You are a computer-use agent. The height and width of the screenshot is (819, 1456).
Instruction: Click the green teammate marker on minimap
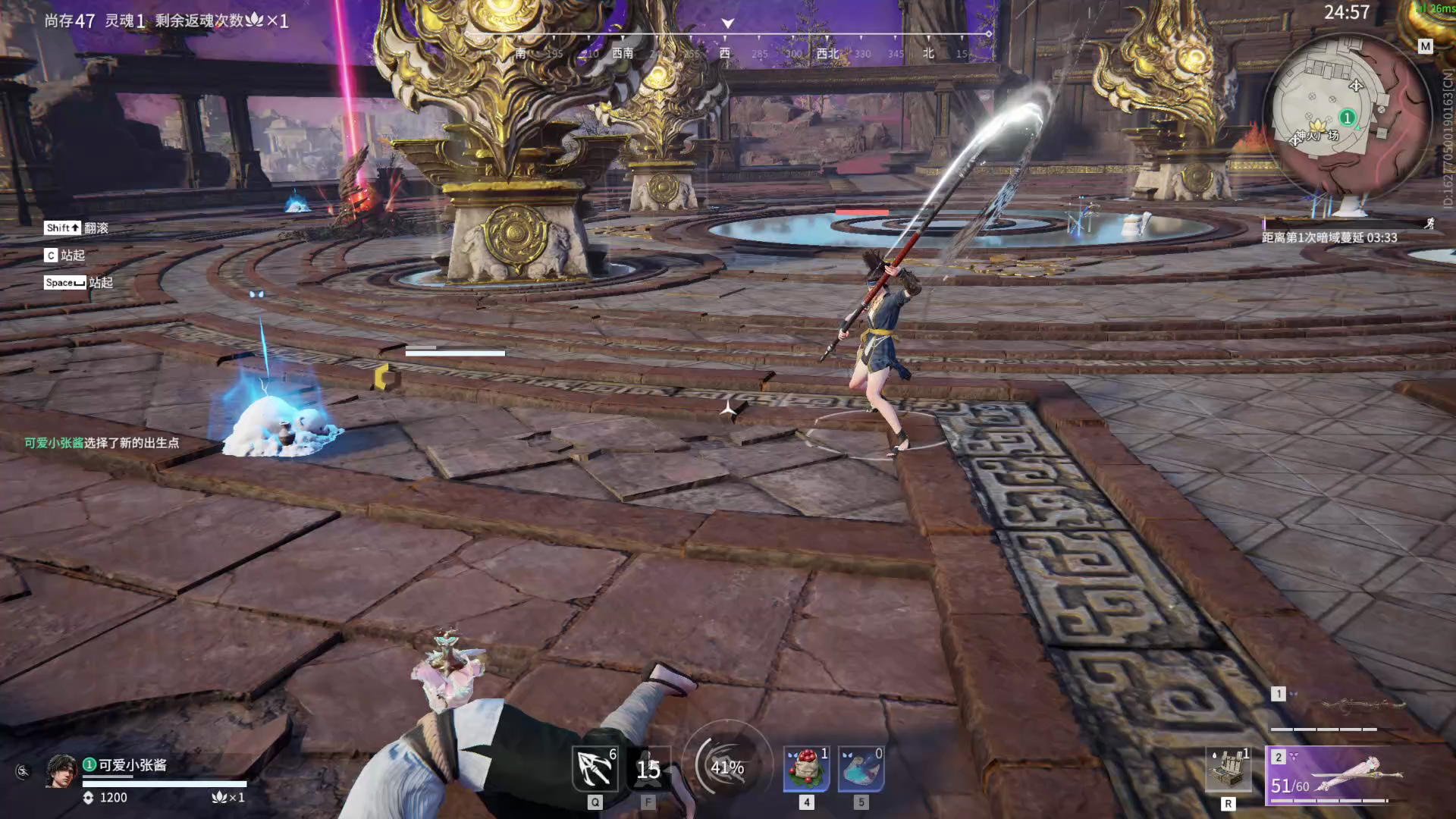click(x=1348, y=118)
